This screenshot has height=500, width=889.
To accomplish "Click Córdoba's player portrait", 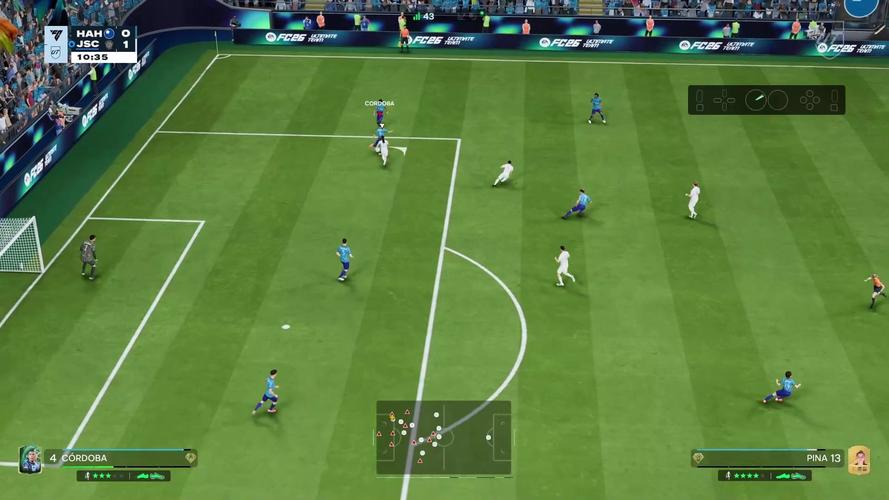I will [x=30, y=459].
